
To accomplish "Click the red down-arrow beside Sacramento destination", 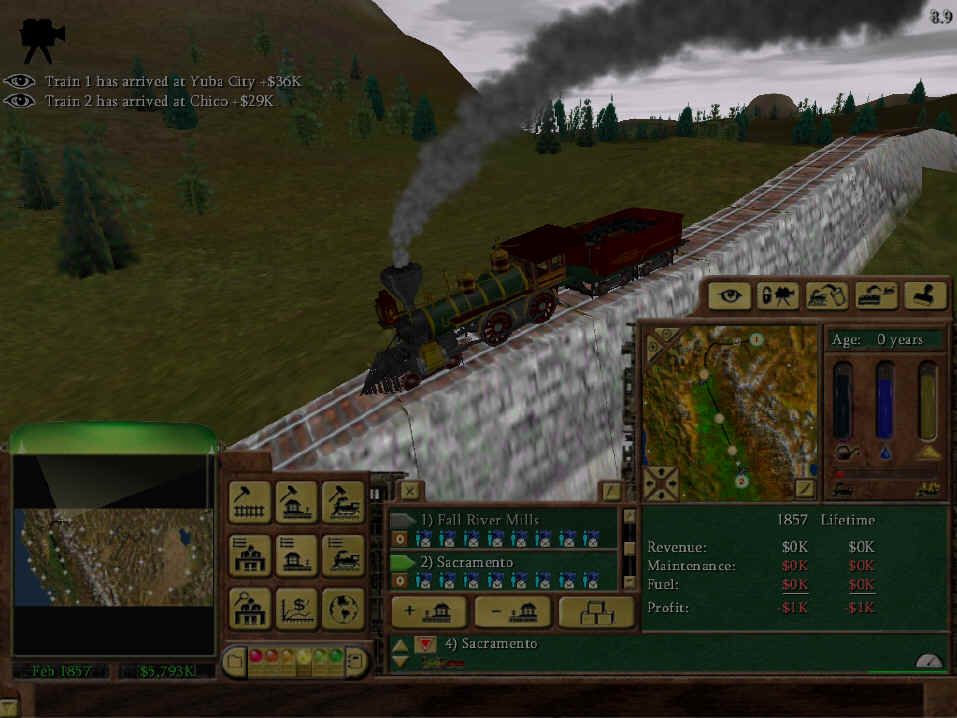I will (425, 644).
